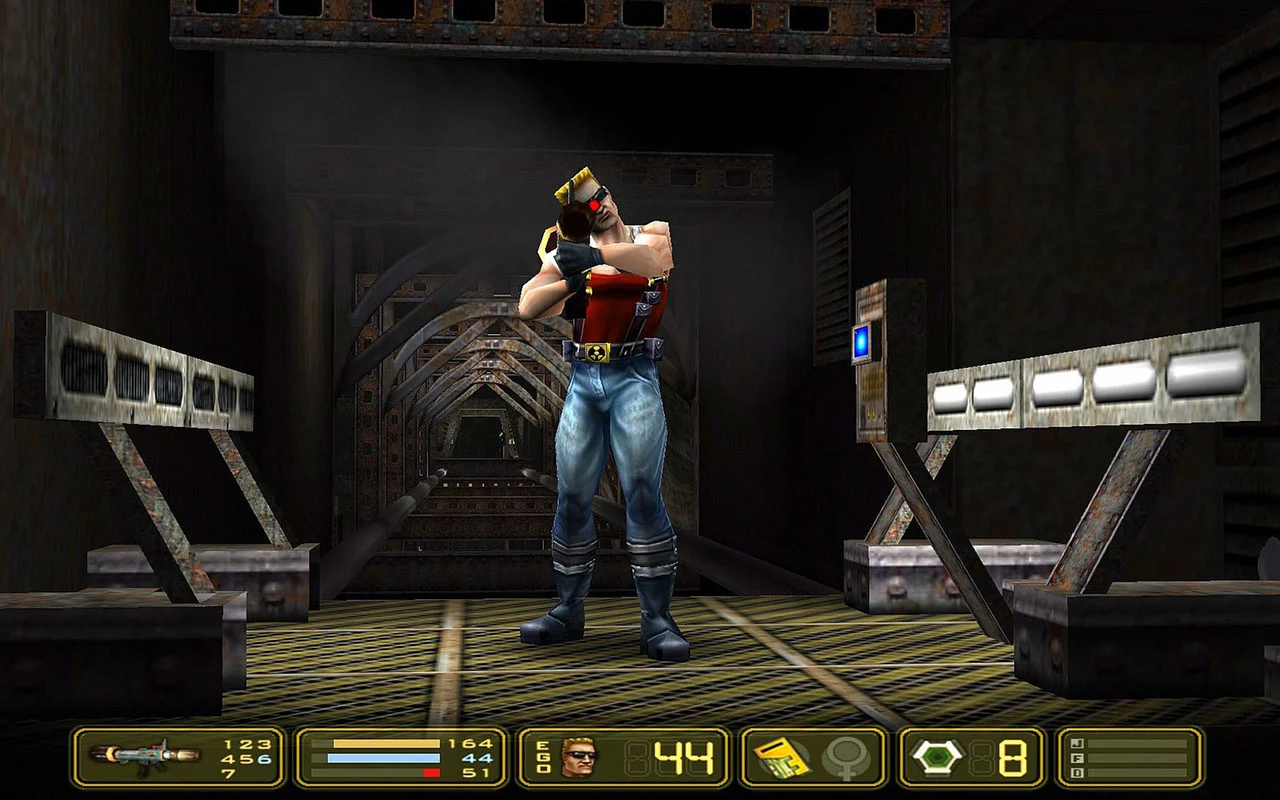Click the empty J inventory progress bar

coord(1140,746)
